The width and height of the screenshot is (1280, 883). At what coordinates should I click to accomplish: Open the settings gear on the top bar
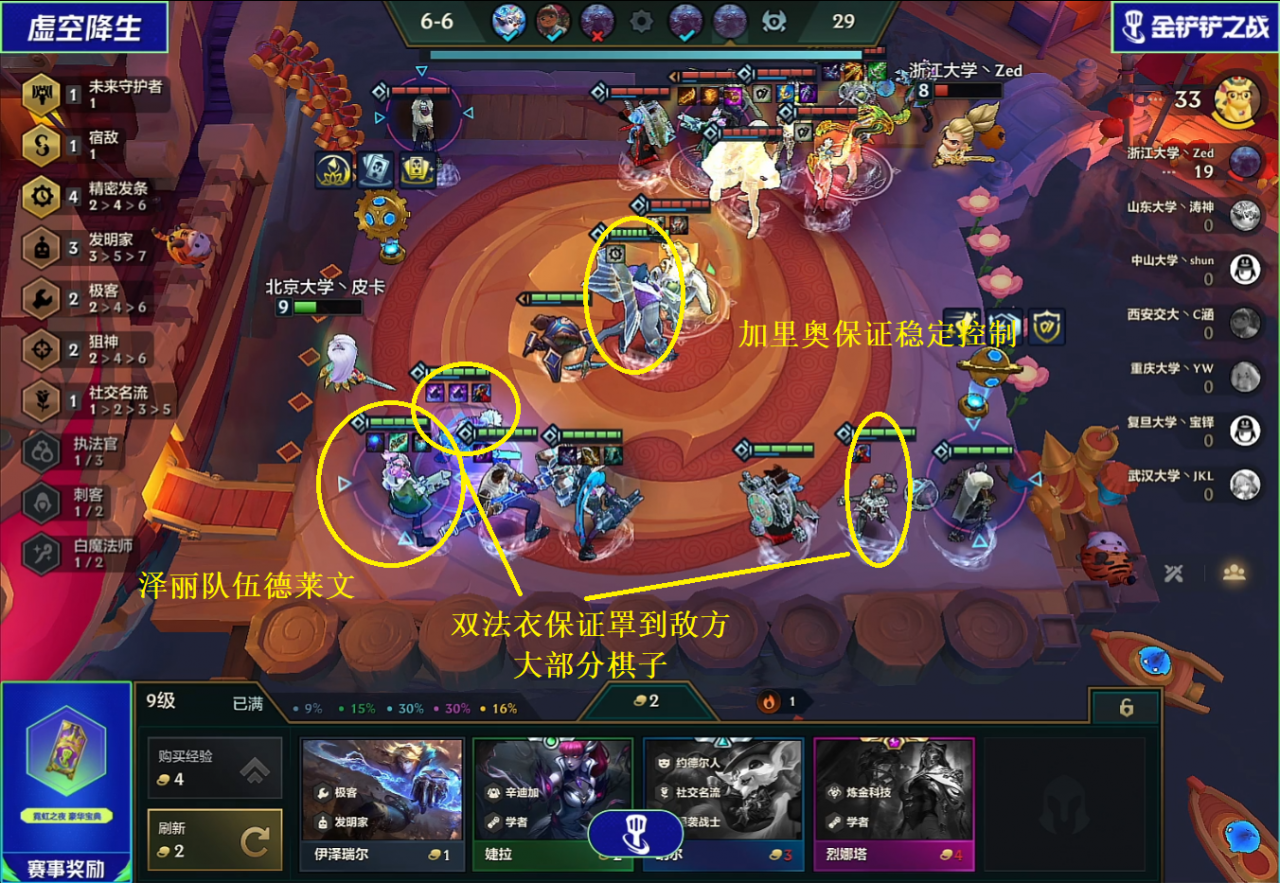pos(641,22)
